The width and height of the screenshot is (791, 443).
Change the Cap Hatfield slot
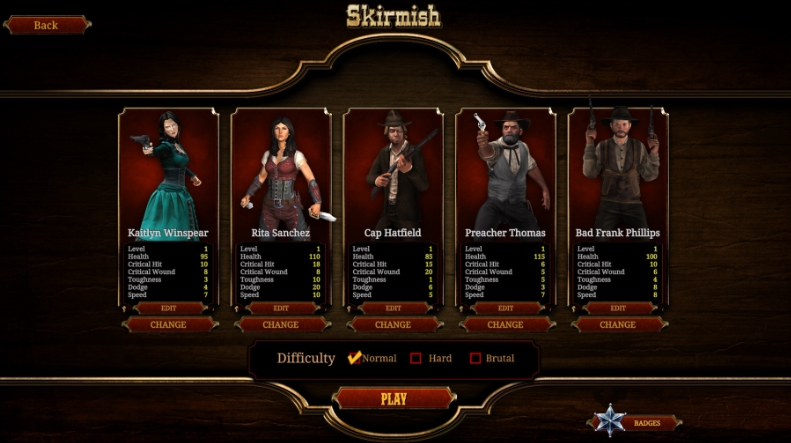(x=393, y=324)
